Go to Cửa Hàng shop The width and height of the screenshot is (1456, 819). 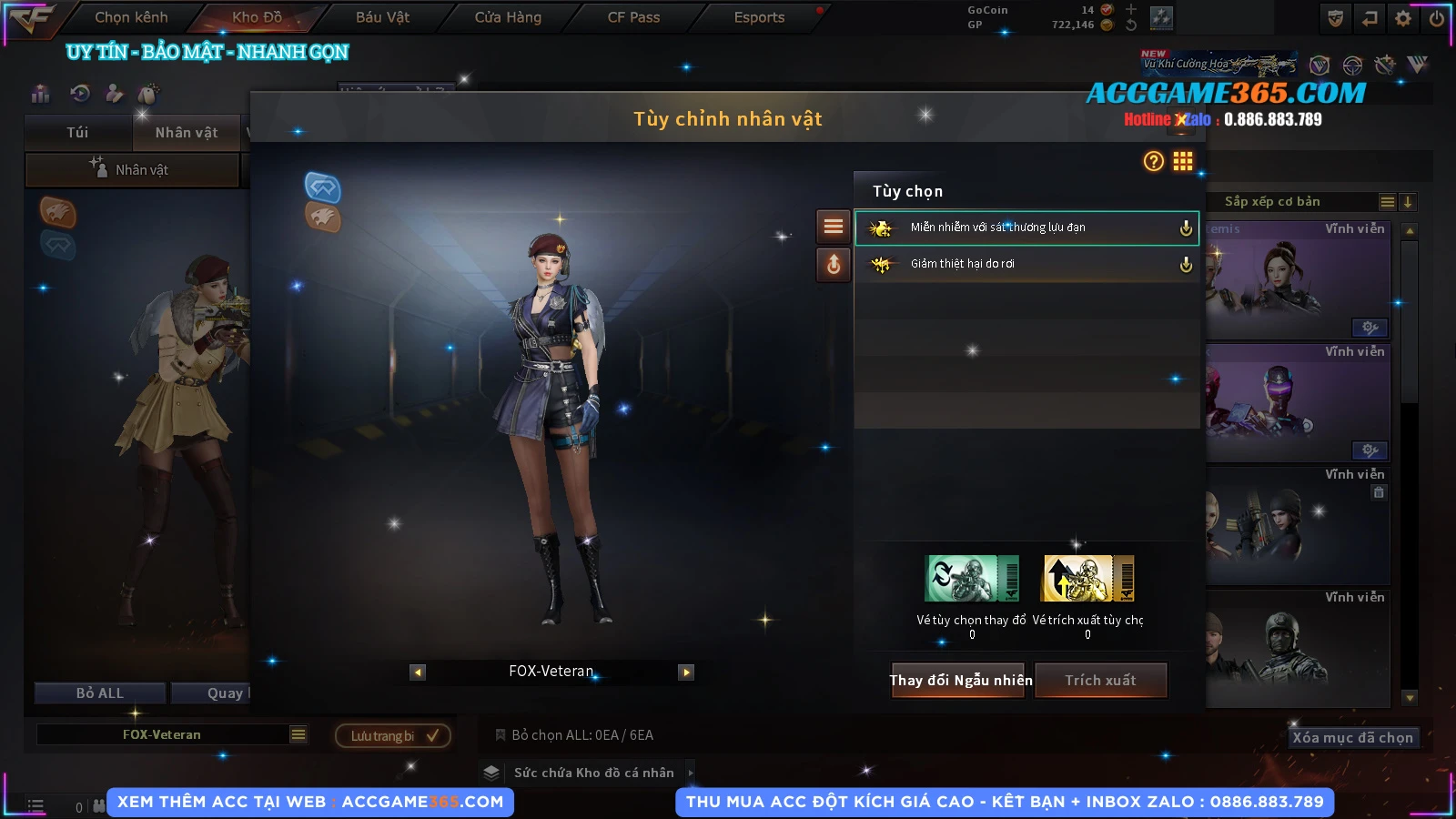[508, 17]
